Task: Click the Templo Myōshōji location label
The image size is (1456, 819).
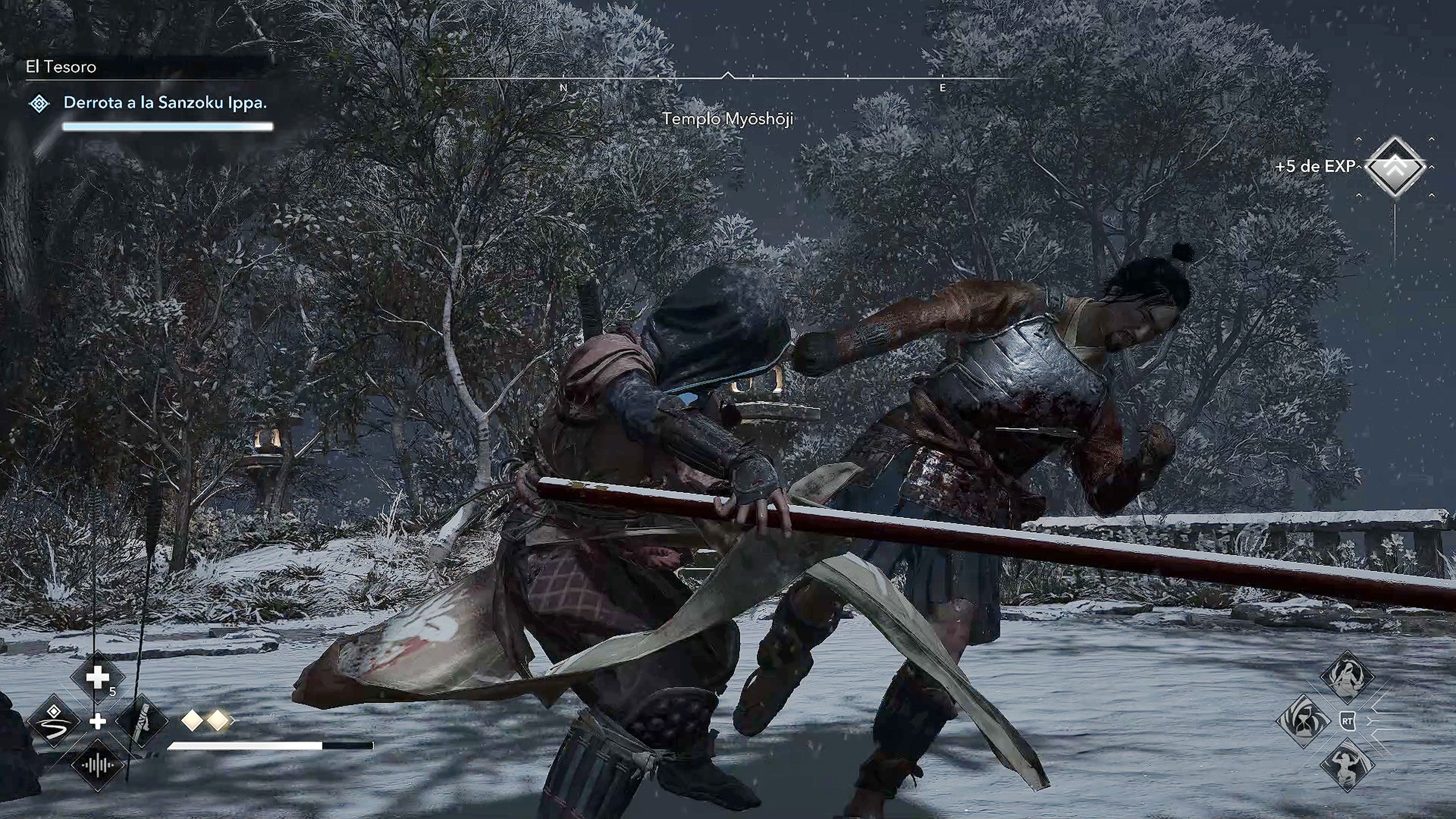Action: (x=728, y=119)
